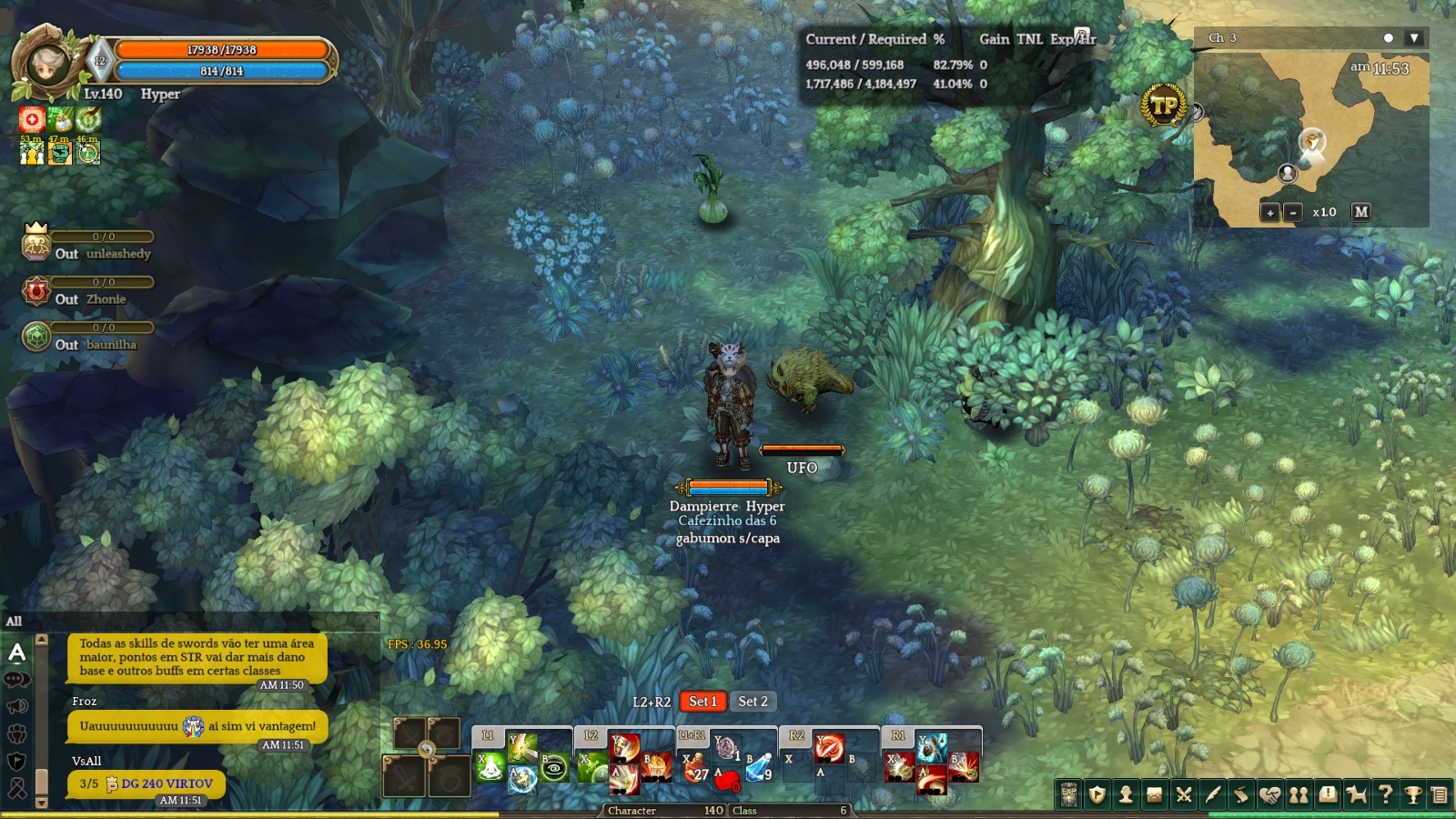Viewport: 1456px width, 819px height.
Task: Use the blue crystal potion slot
Action: (758, 769)
